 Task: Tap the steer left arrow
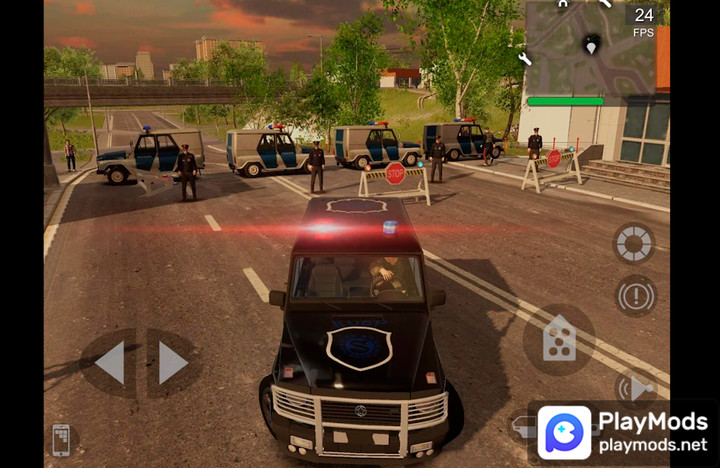(109, 362)
